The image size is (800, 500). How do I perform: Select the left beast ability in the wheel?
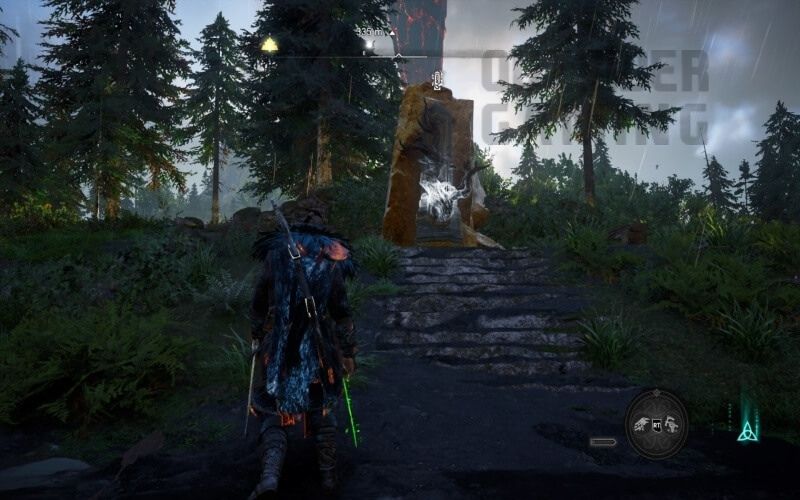tap(642, 424)
